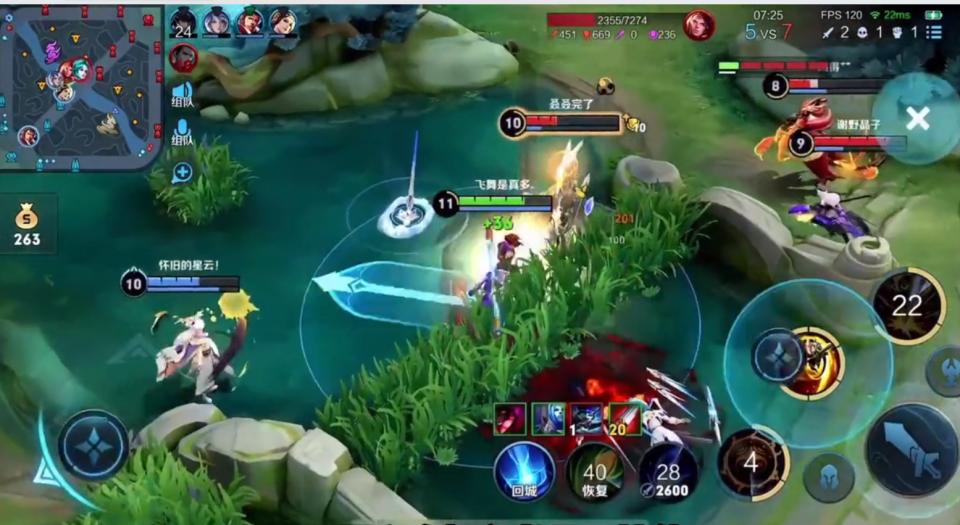Select the first teammate portrait marked 24
Image resolution: width=960 pixels, height=525 pixels.
(184, 22)
